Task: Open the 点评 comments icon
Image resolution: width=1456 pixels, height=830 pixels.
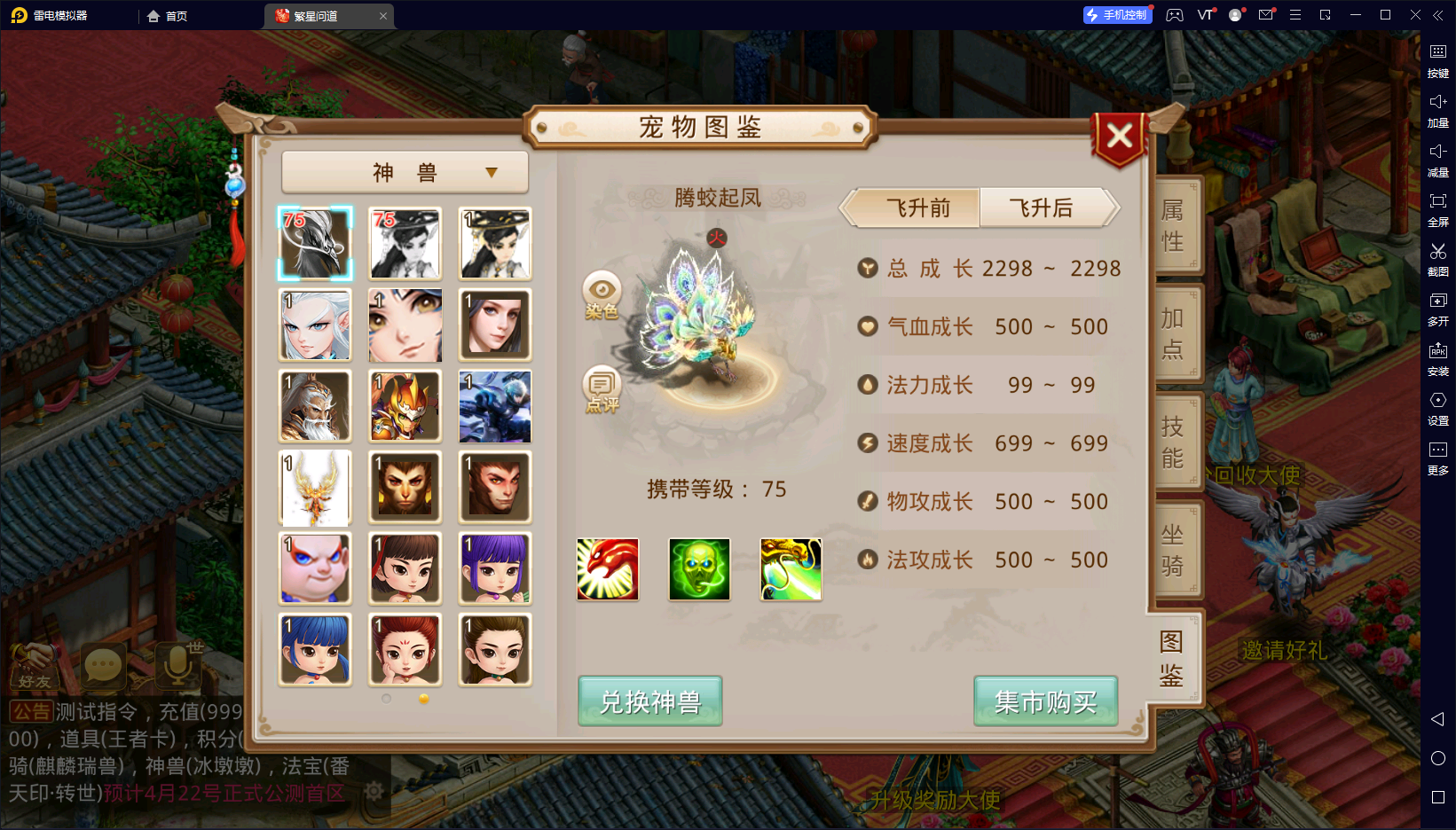Action: coord(602,388)
